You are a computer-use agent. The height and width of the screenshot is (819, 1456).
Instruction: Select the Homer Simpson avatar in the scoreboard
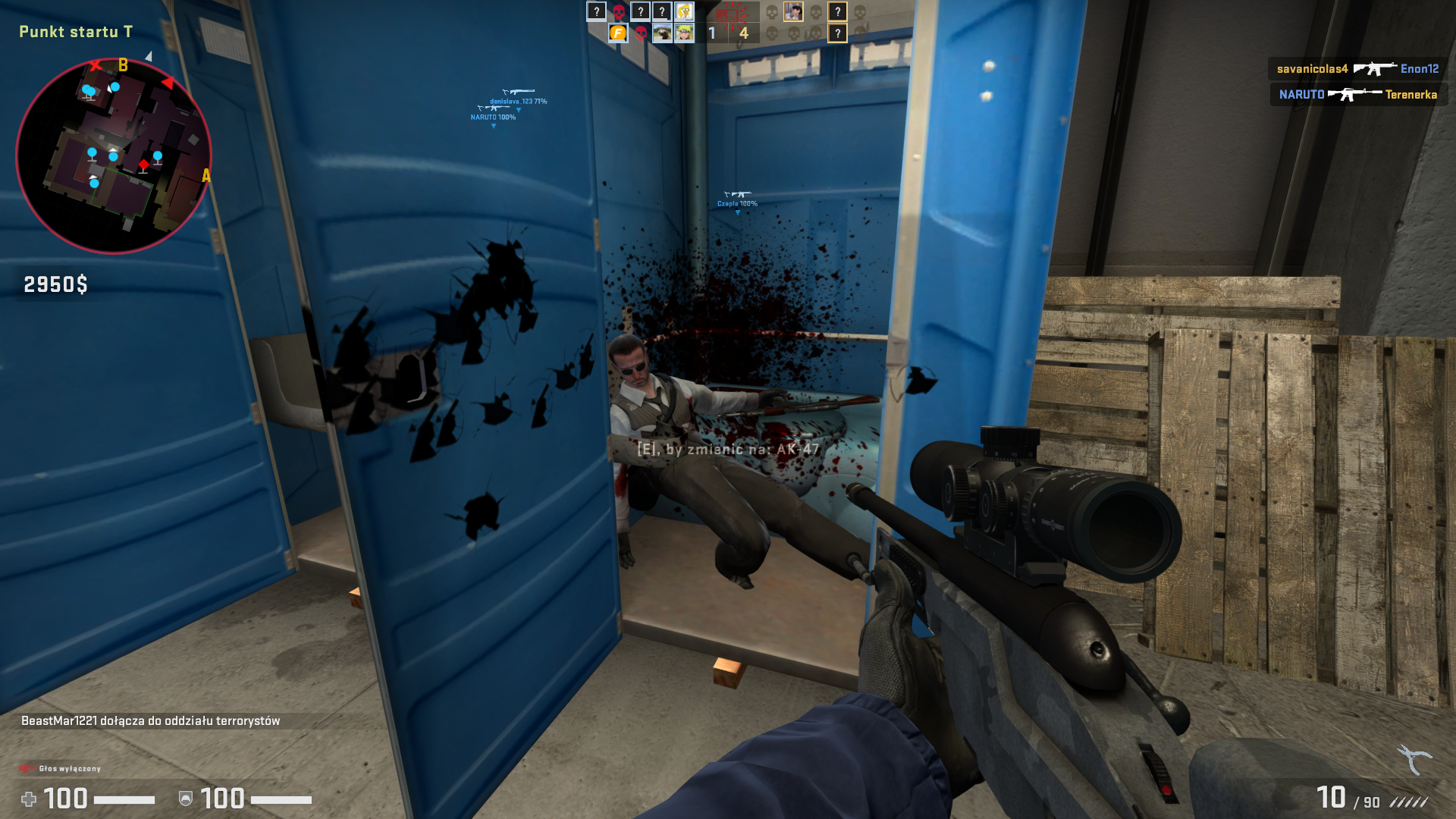tap(685, 11)
